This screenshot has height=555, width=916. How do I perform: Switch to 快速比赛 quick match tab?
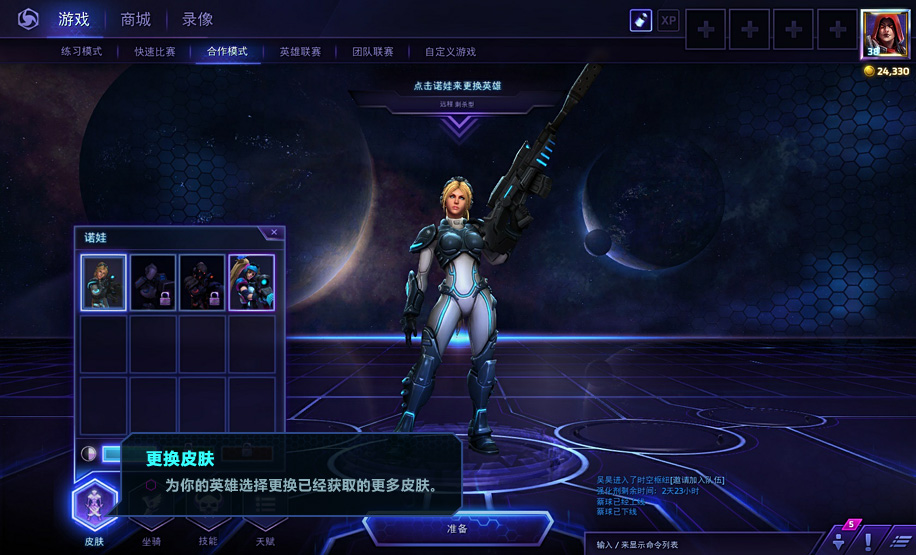[x=155, y=51]
